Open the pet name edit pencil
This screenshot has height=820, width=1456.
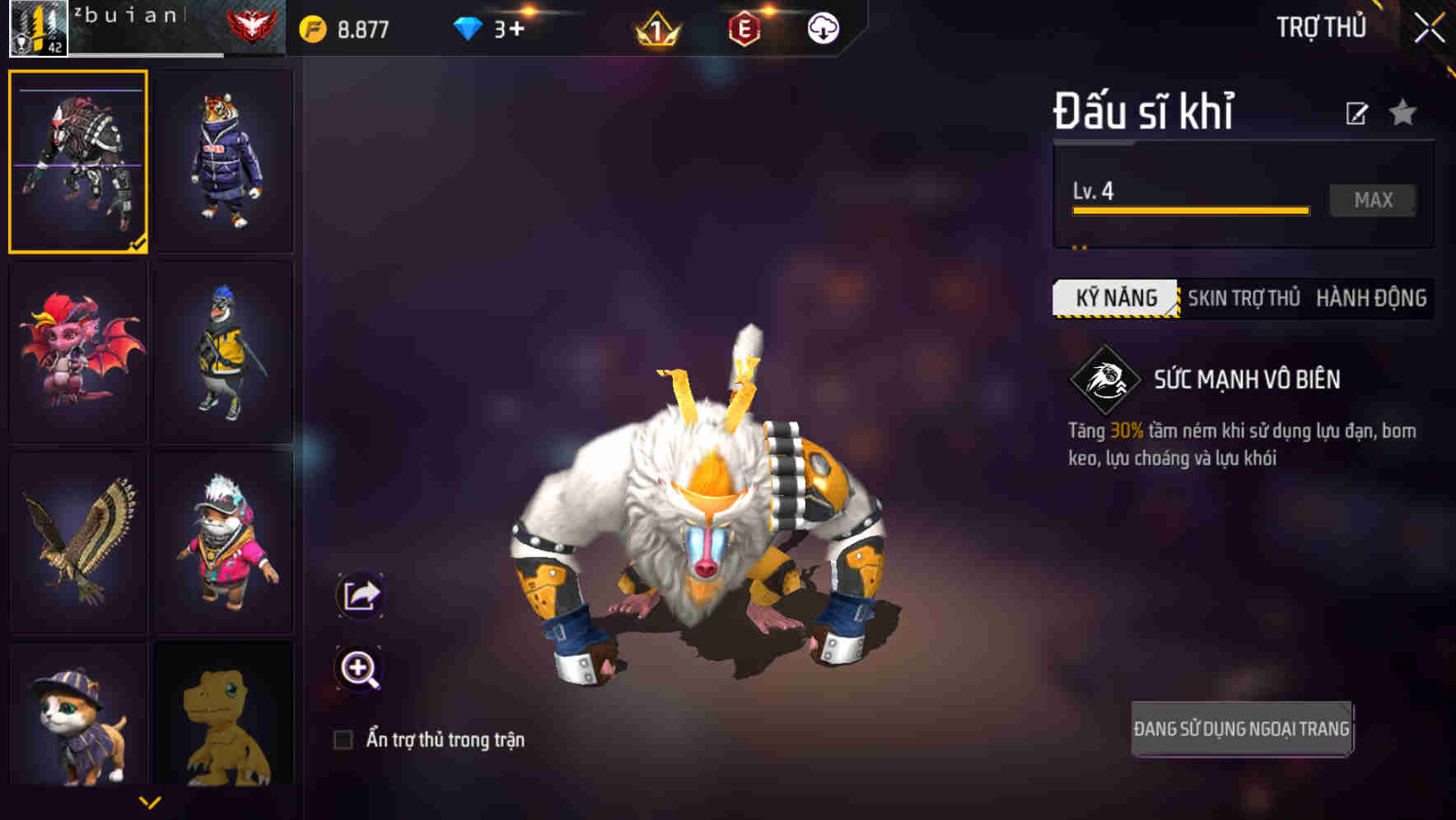coord(1356,113)
